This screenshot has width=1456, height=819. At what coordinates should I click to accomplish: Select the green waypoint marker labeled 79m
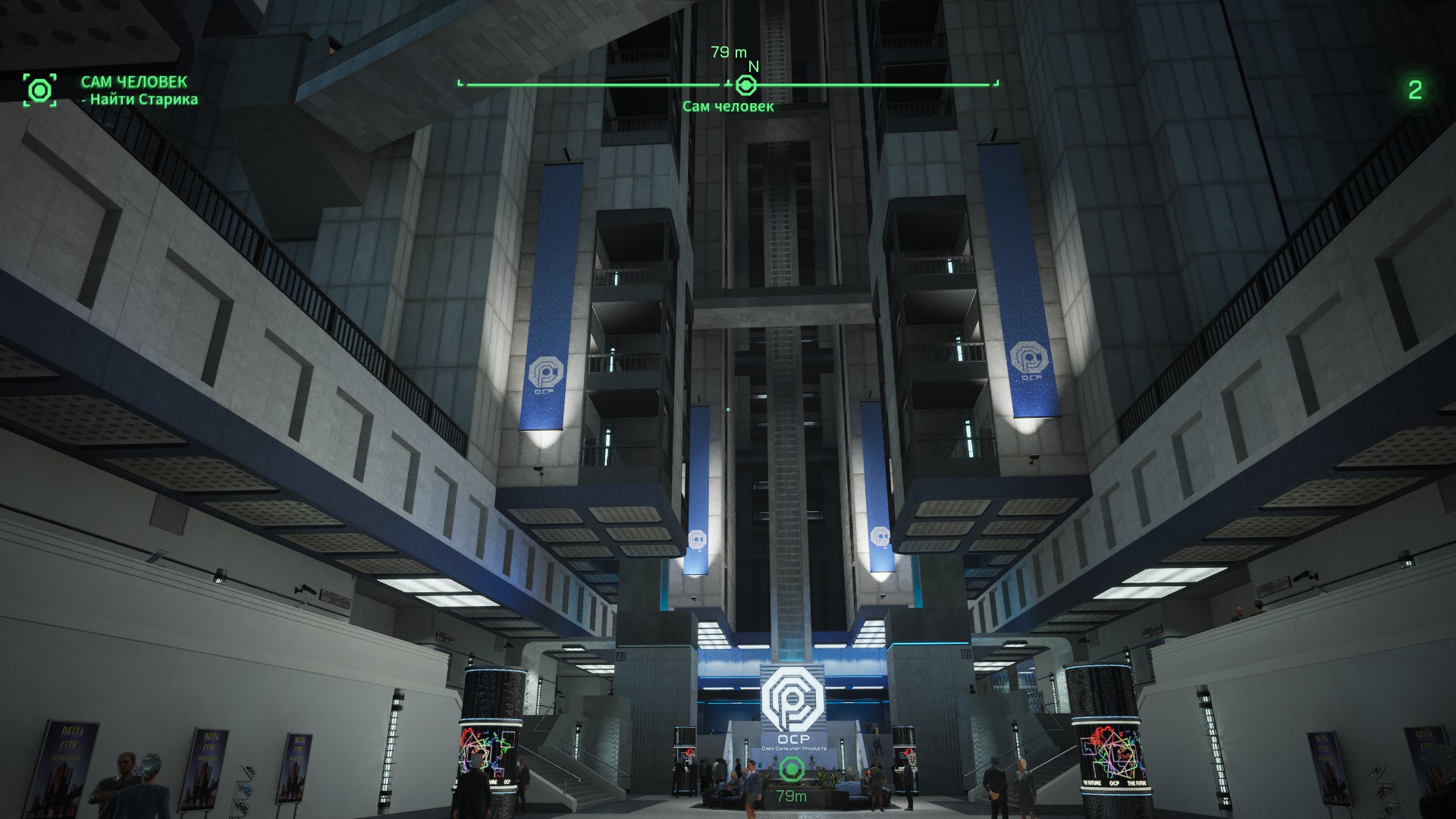click(x=791, y=770)
